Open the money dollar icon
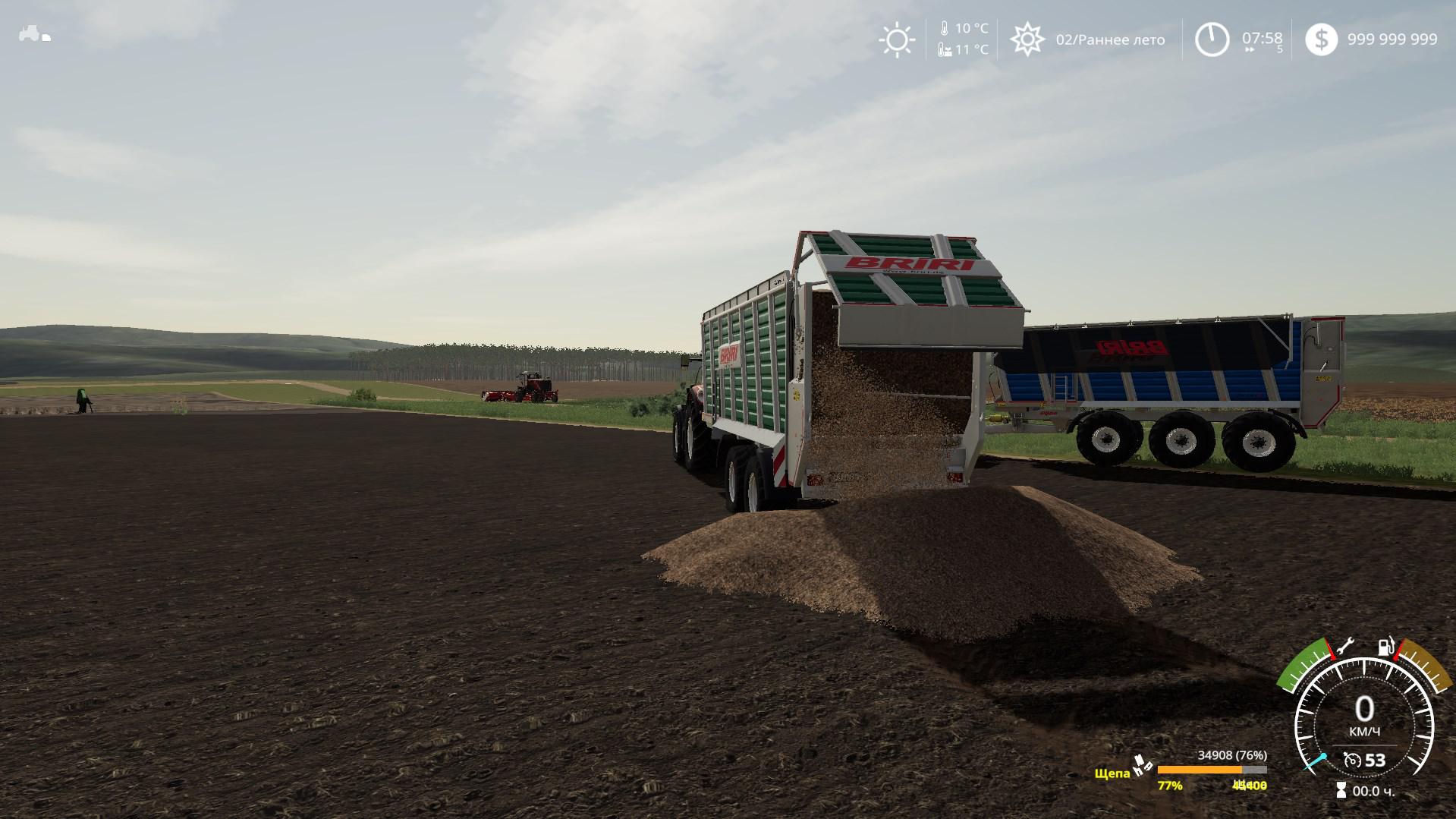Screen dimensions: 1456x819 tap(1321, 39)
